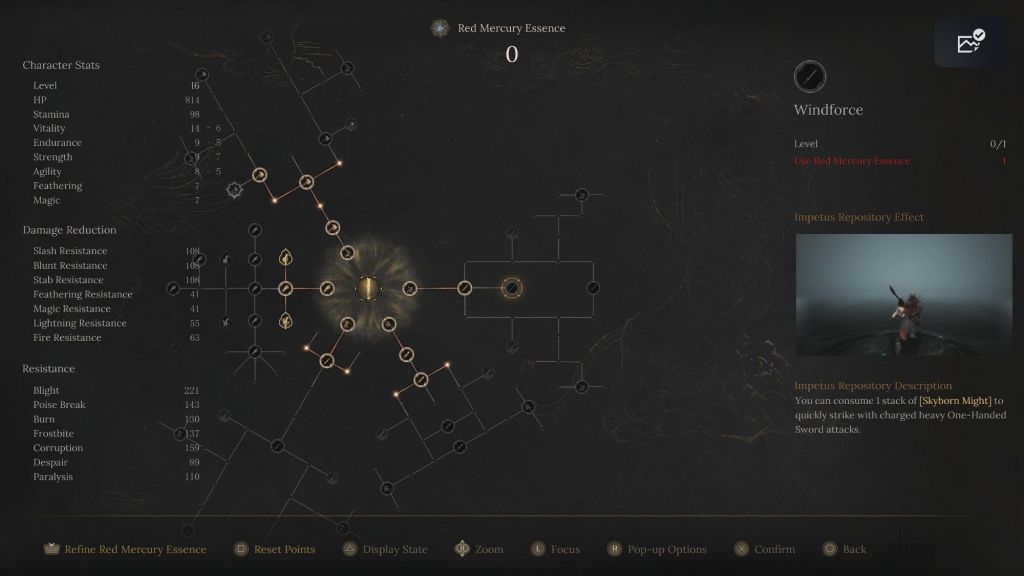This screenshot has width=1024, height=576.
Task: Go Back from the skill tree
Action: (x=845, y=549)
